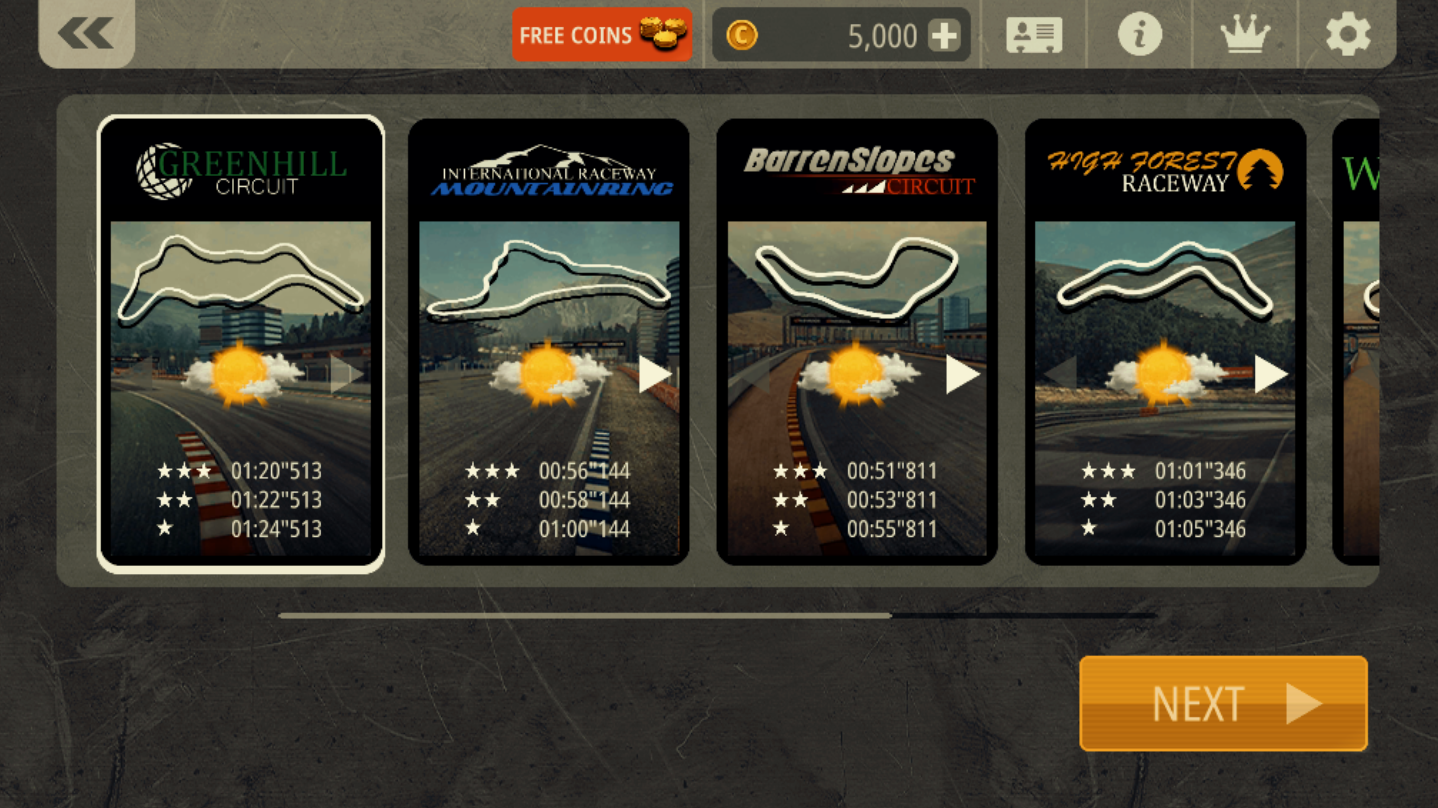Add coins with the plus button

944,36
